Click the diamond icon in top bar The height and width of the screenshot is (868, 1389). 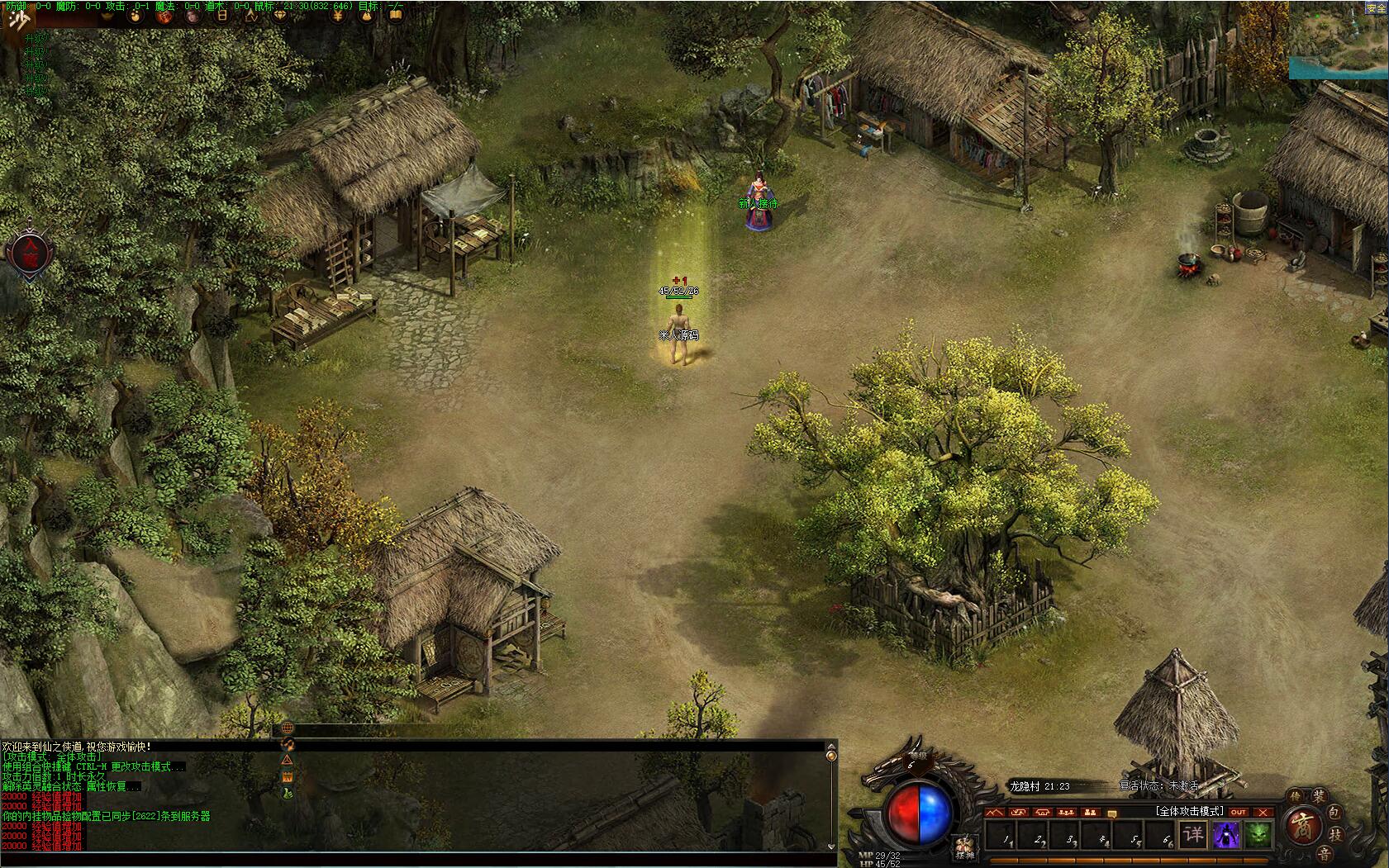click(280, 15)
